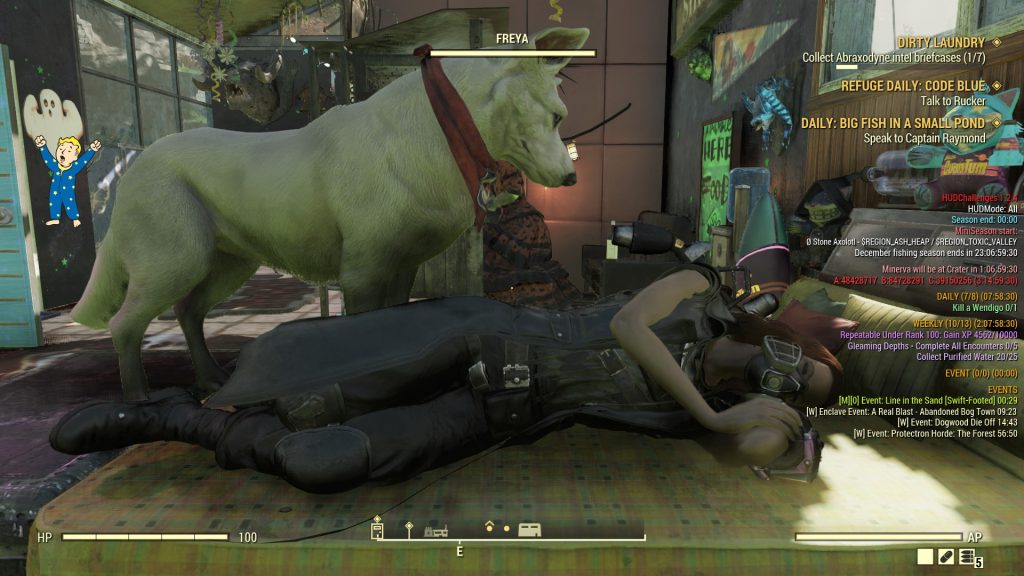
Task: Choose the Protectron Horde: The Forest event
Action: tap(935, 433)
